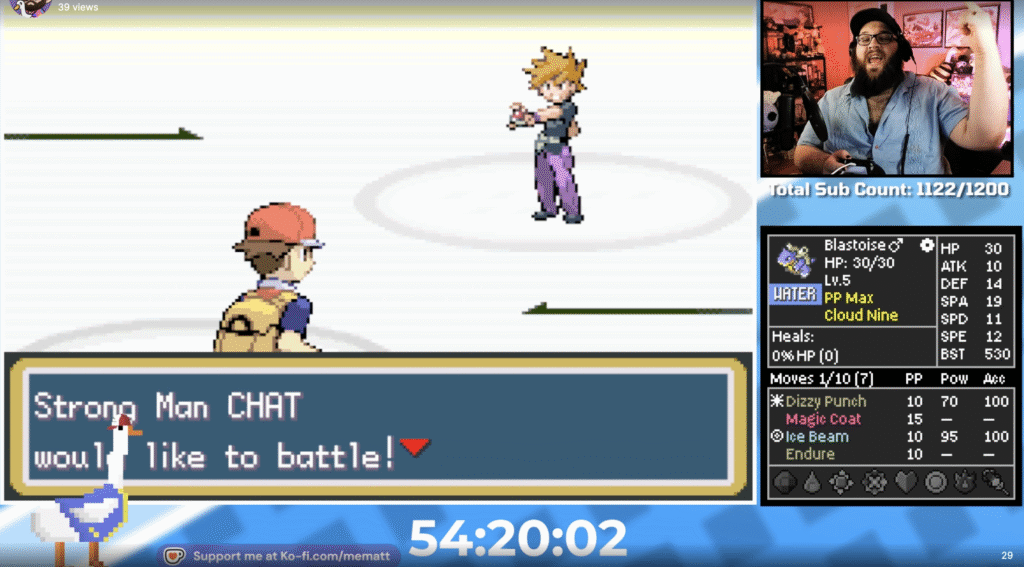1024x567 pixels.
Task: Click the PP Max held item text
Action: coord(849,298)
